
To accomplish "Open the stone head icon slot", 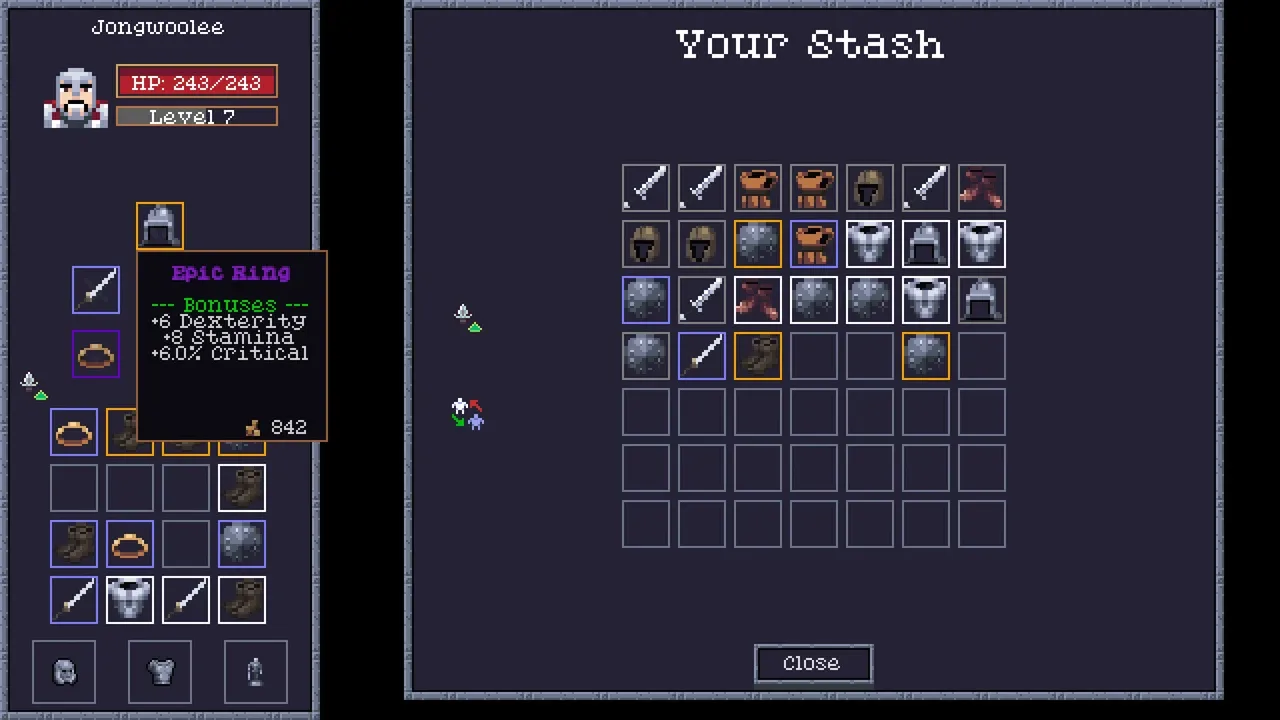I will click(x=64, y=671).
